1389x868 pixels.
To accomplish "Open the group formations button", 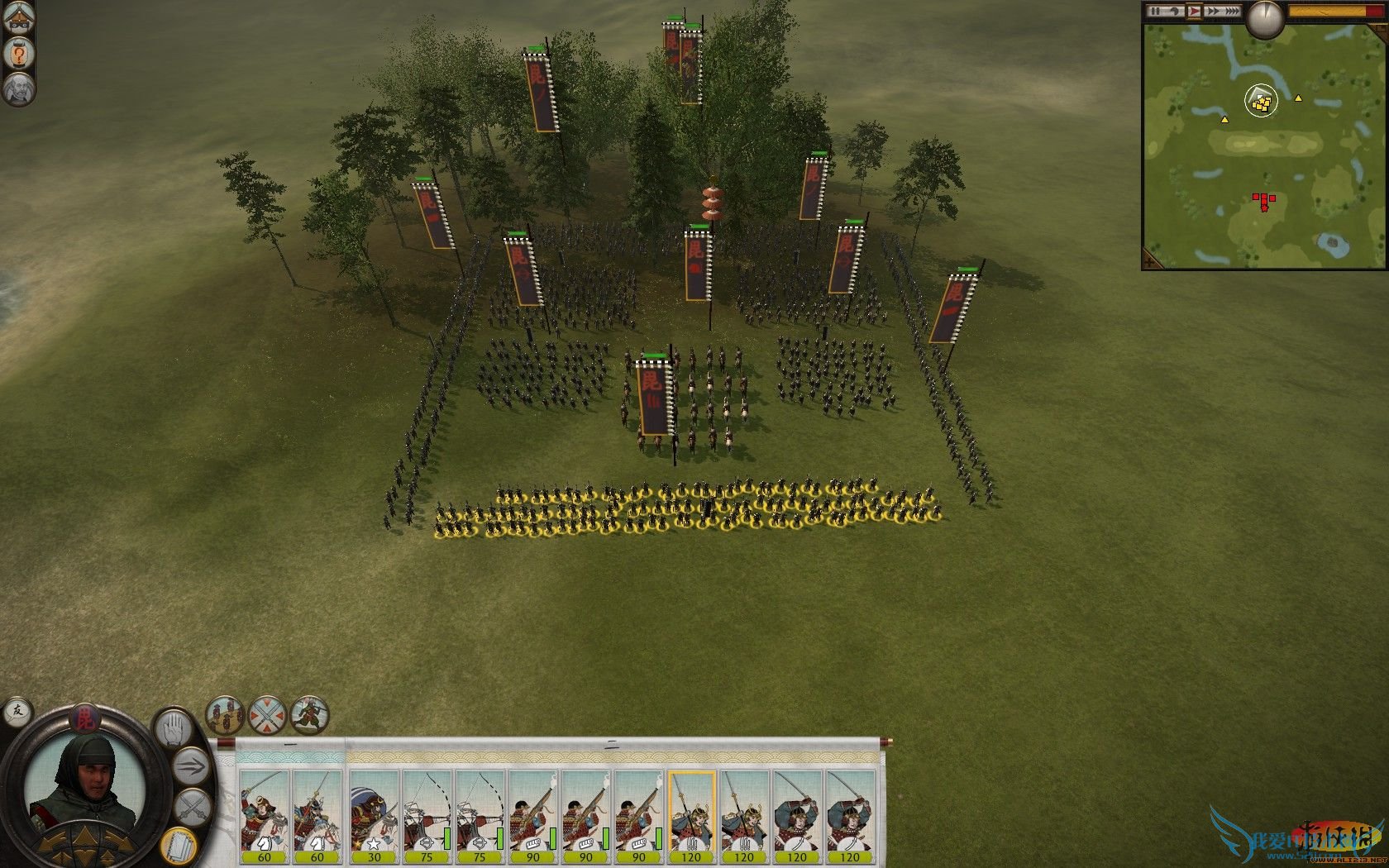I will click(x=224, y=714).
